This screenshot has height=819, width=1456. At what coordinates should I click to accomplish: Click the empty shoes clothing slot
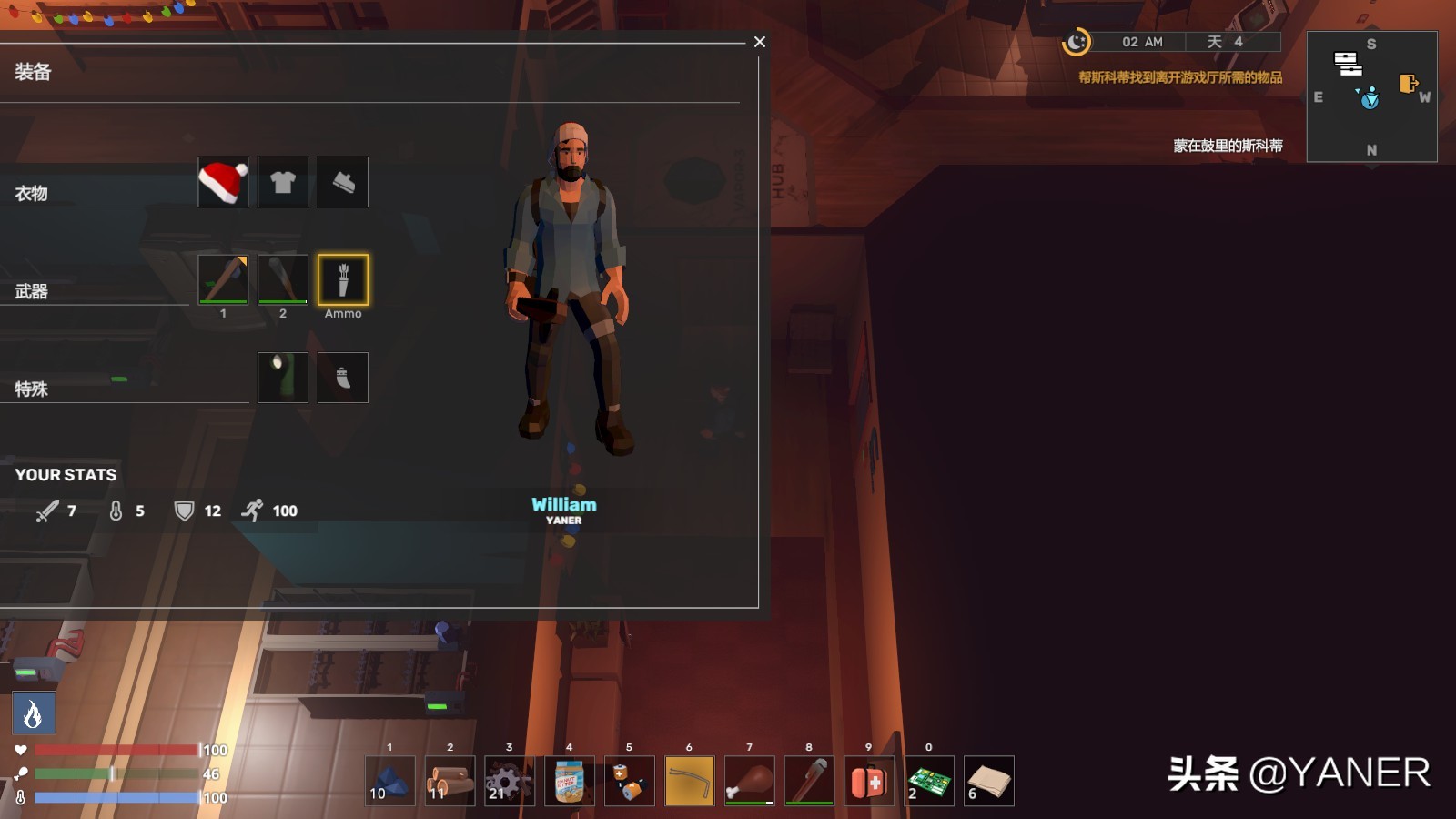(343, 182)
